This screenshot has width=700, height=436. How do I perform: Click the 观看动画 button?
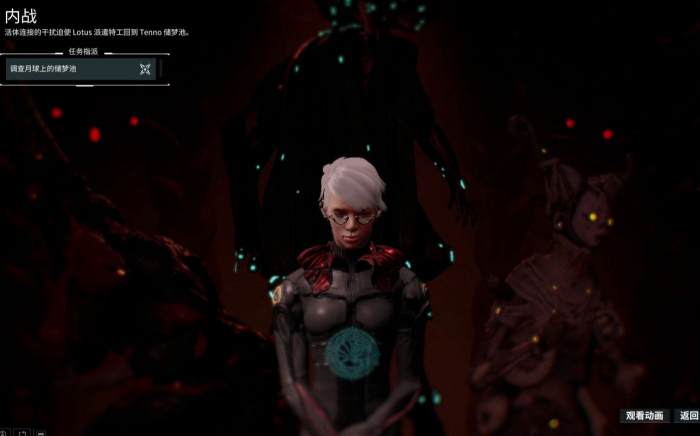(644, 416)
